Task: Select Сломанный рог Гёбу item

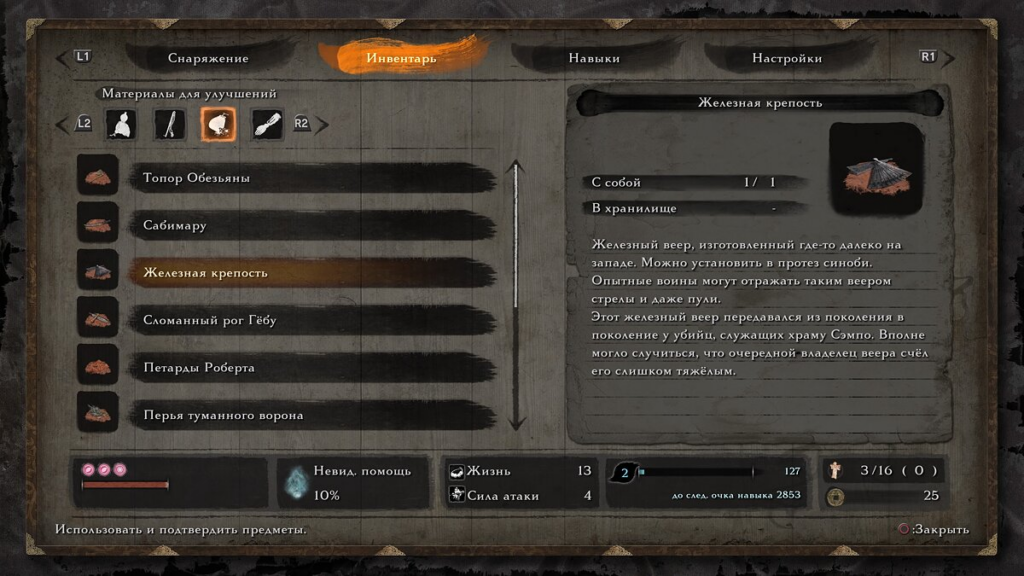Action: pyautogui.click(x=310, y=320)
